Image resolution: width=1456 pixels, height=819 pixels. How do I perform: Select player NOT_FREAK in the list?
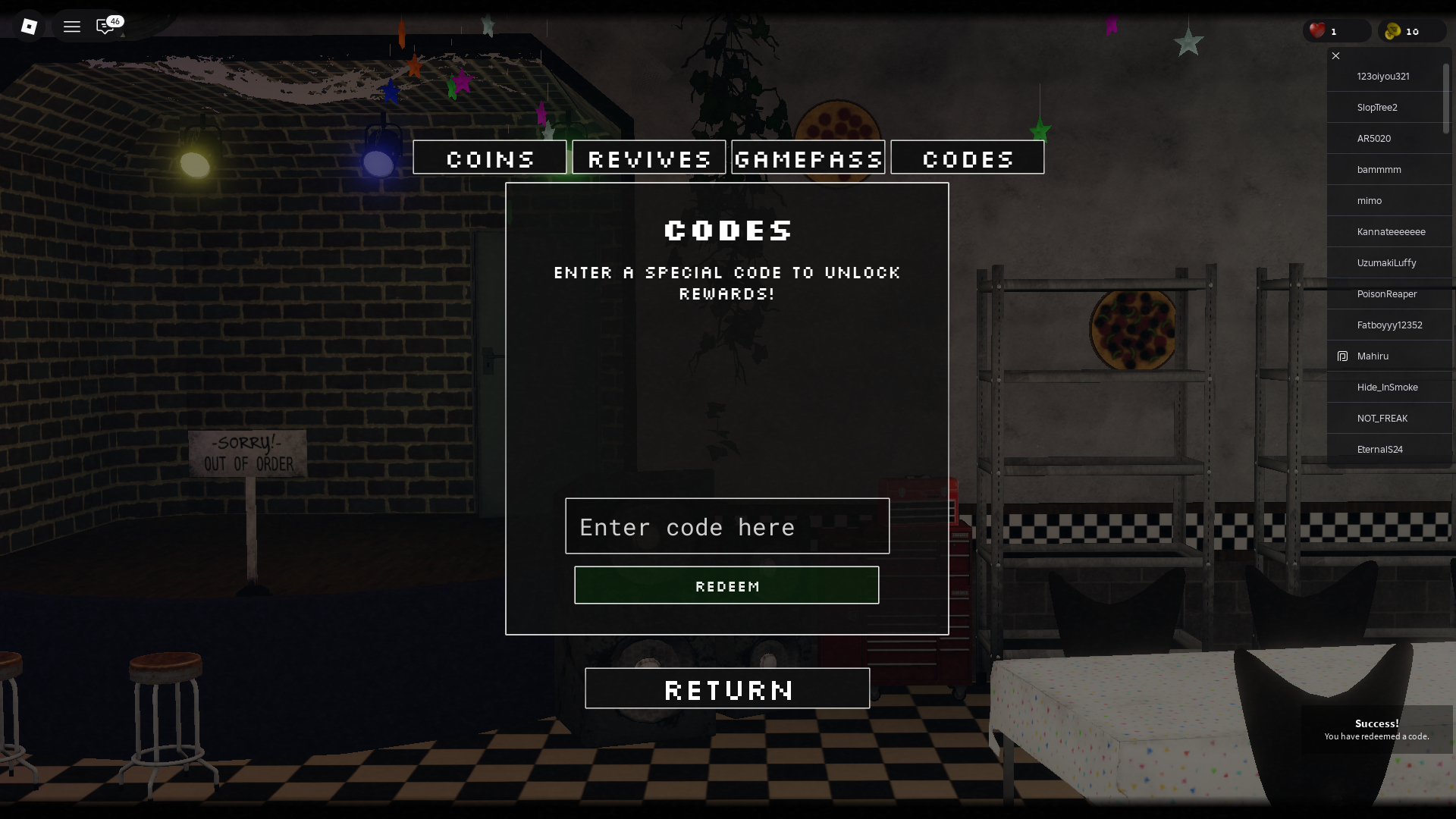[x=1382, y=418]
